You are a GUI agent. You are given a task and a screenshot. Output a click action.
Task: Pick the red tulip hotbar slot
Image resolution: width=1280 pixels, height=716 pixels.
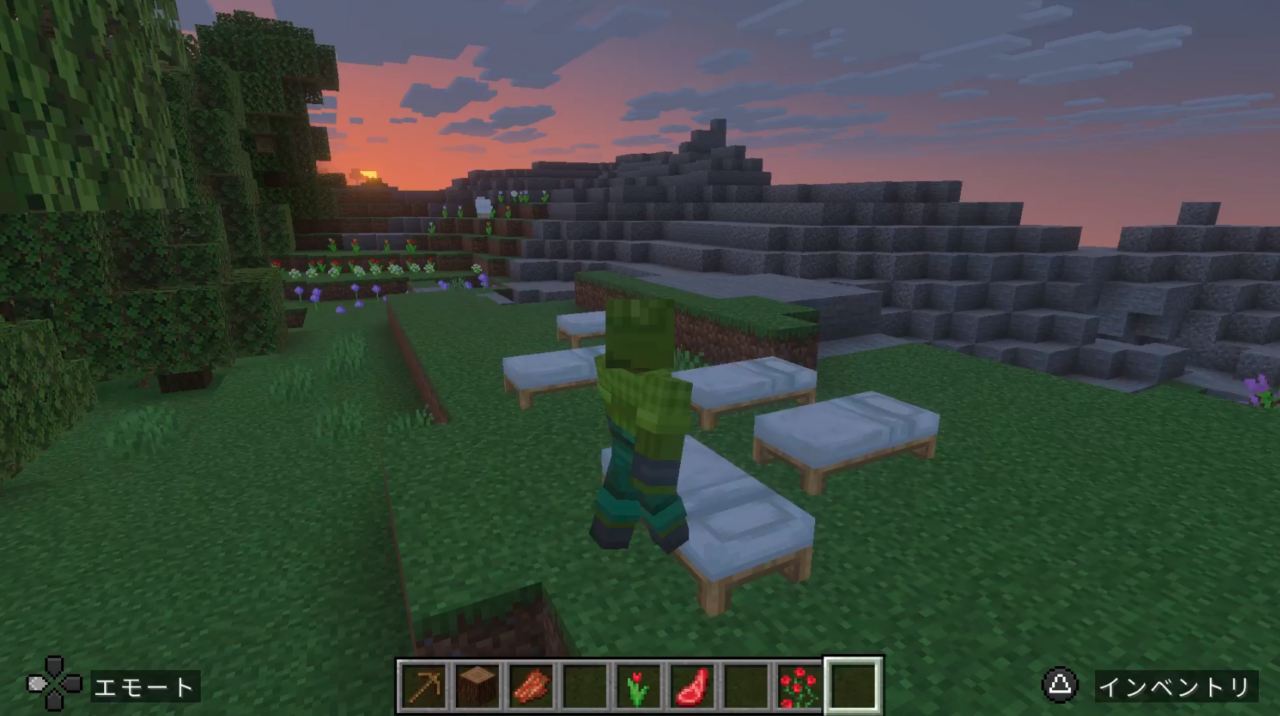(638, 687)
